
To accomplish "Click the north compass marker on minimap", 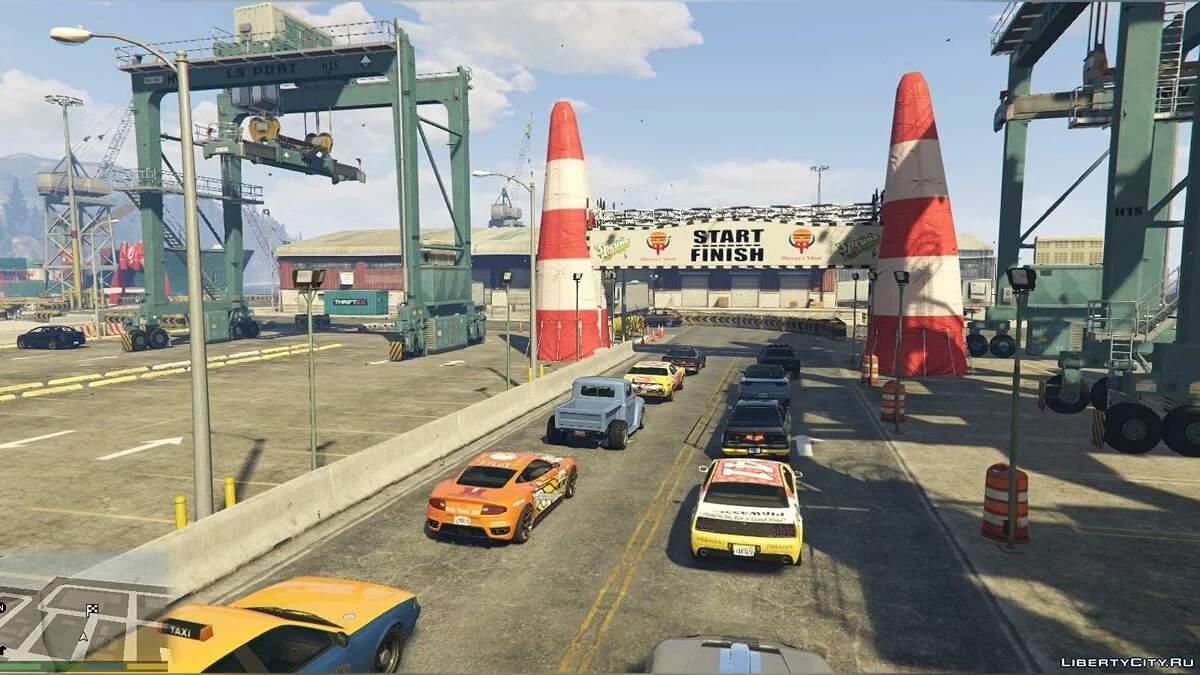I will click(3, 605).
